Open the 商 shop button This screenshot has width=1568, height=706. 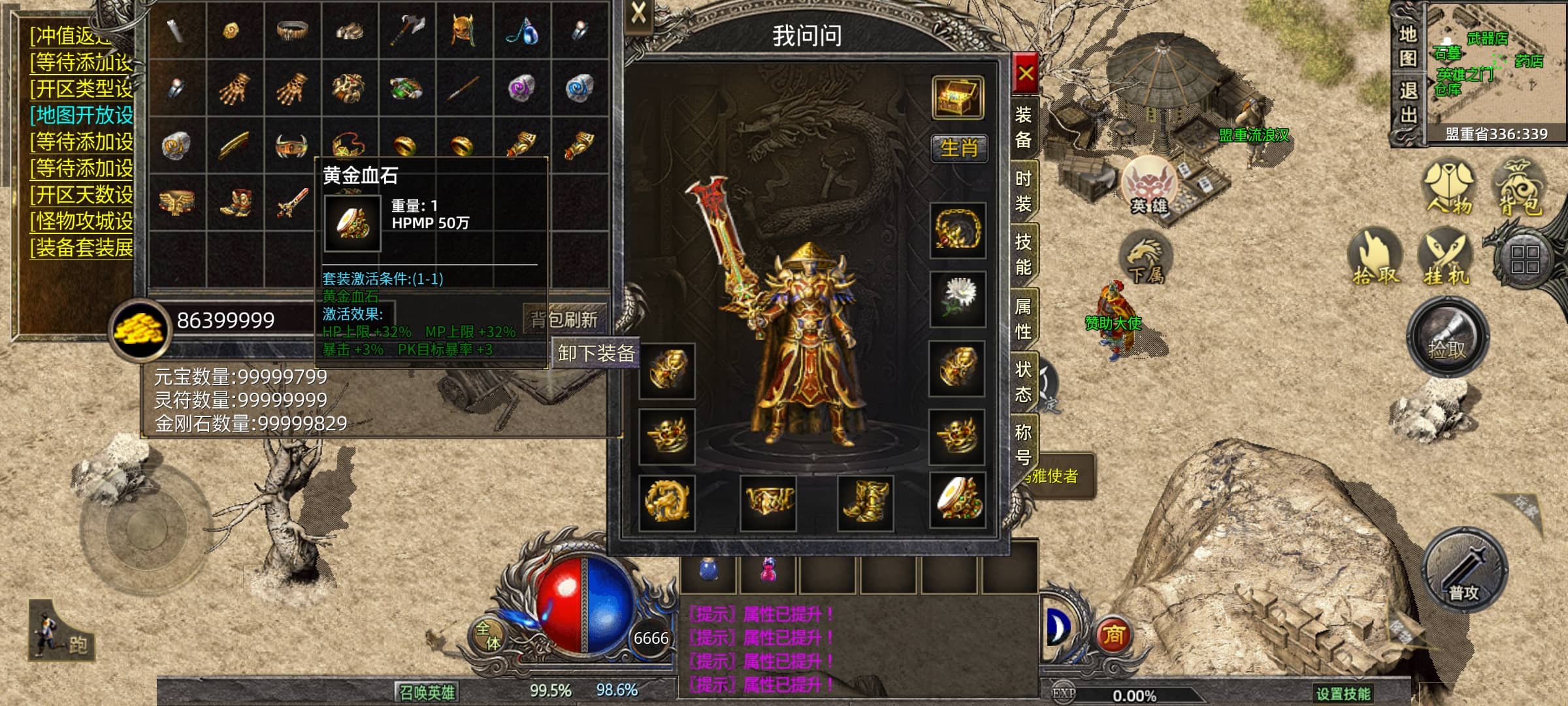pos(1113,635)
